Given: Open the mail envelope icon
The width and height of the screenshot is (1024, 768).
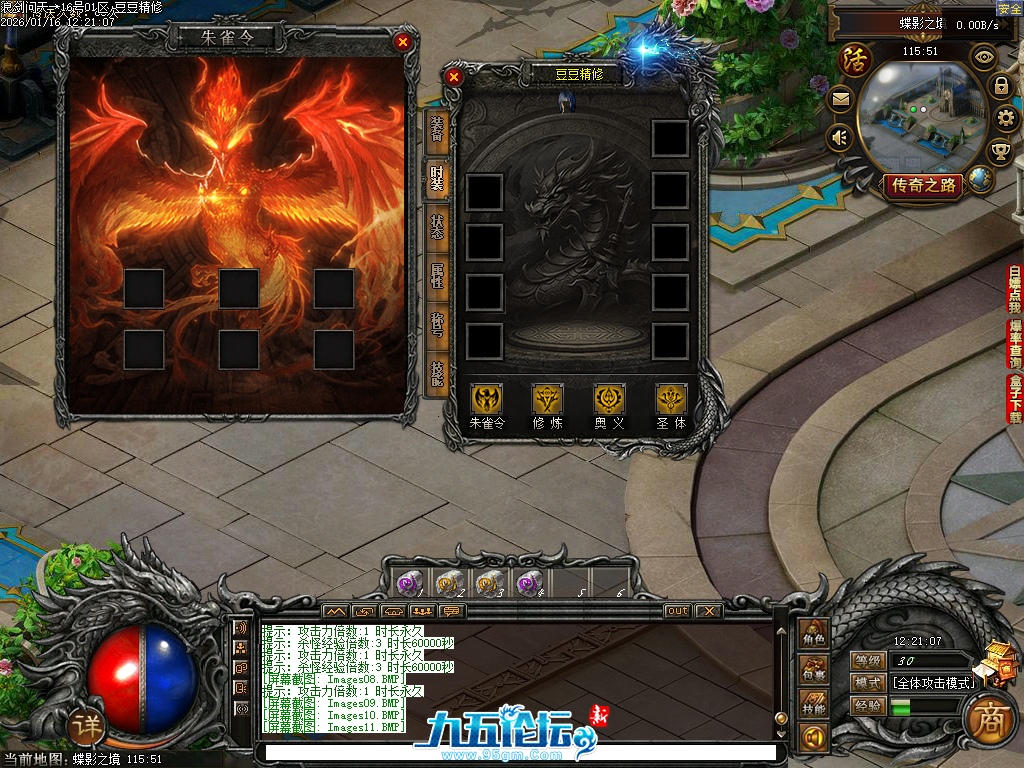Looking at the screenshot, I should [x=840, y=99].
